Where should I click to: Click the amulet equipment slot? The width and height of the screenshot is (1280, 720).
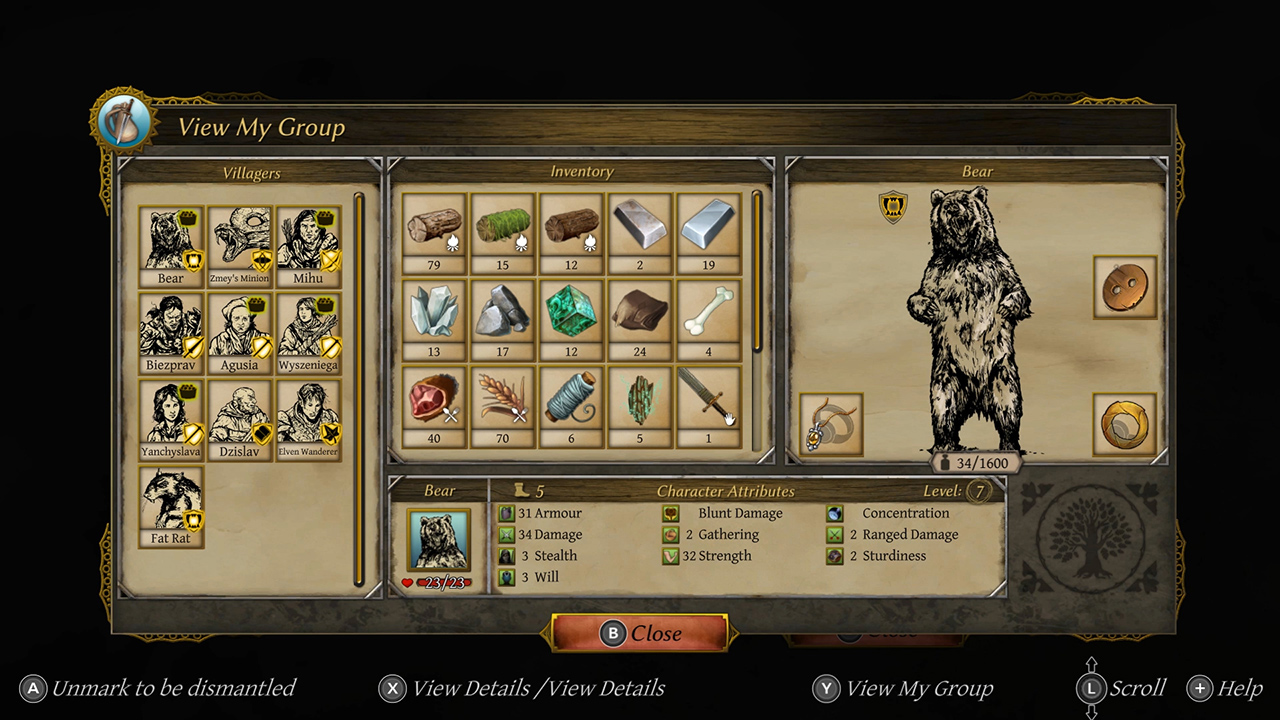[831, 424]
